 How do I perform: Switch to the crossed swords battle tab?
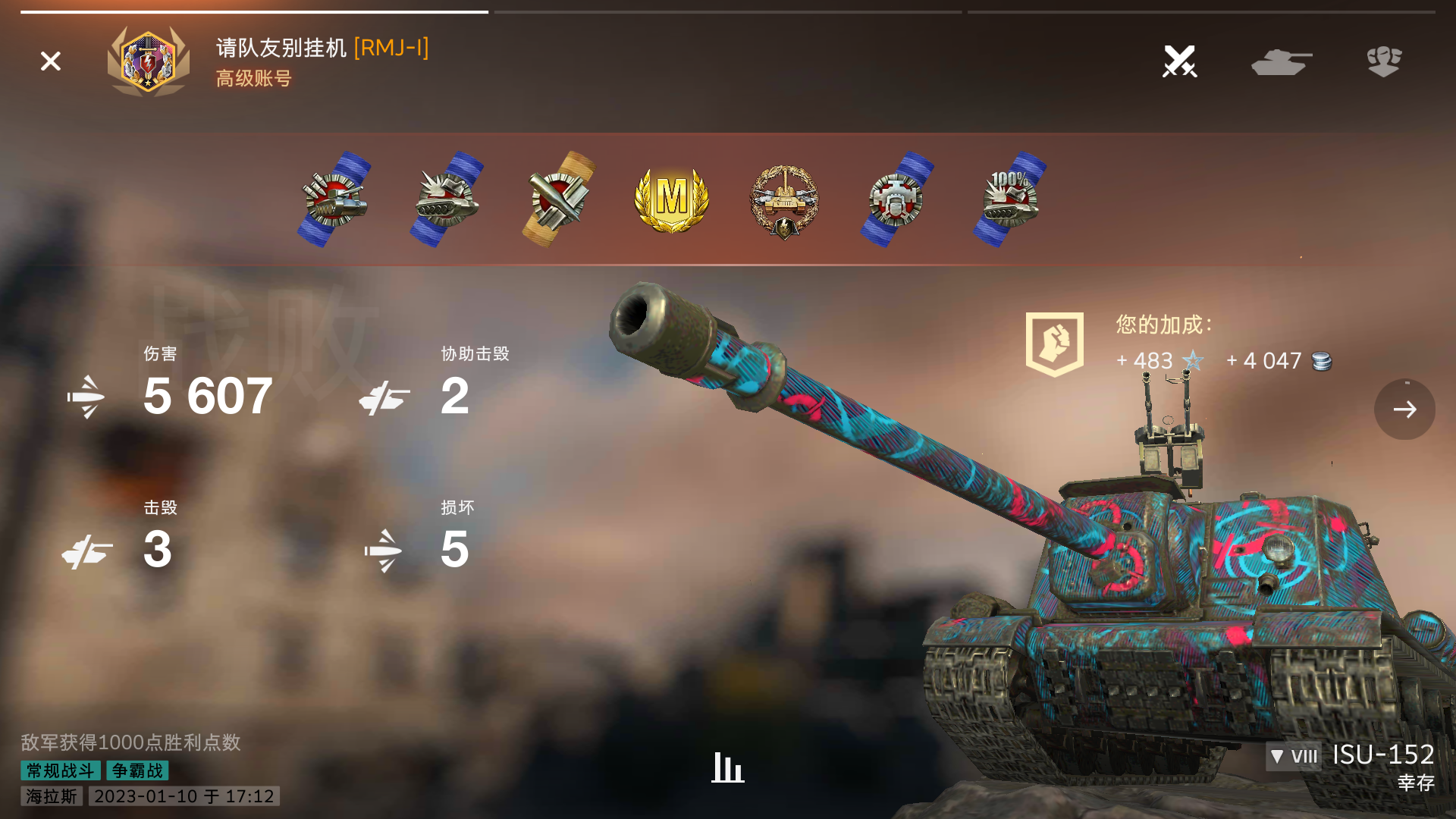pos(1179,61)
